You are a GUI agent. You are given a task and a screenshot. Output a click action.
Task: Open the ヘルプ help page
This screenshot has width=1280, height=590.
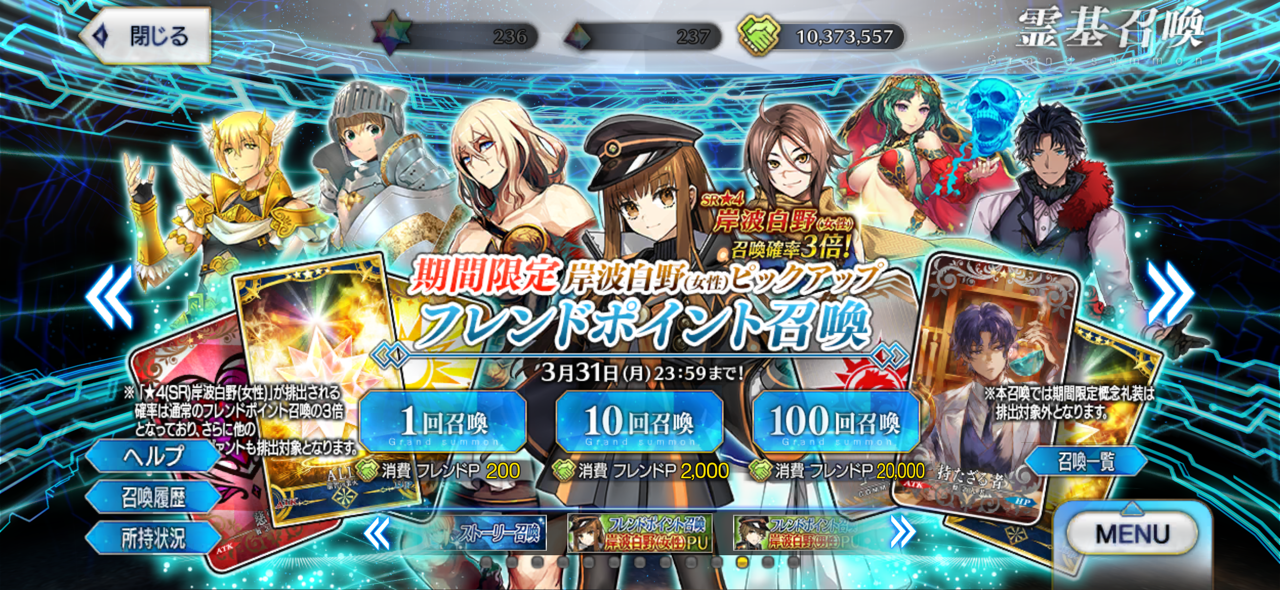pos(152,456)
